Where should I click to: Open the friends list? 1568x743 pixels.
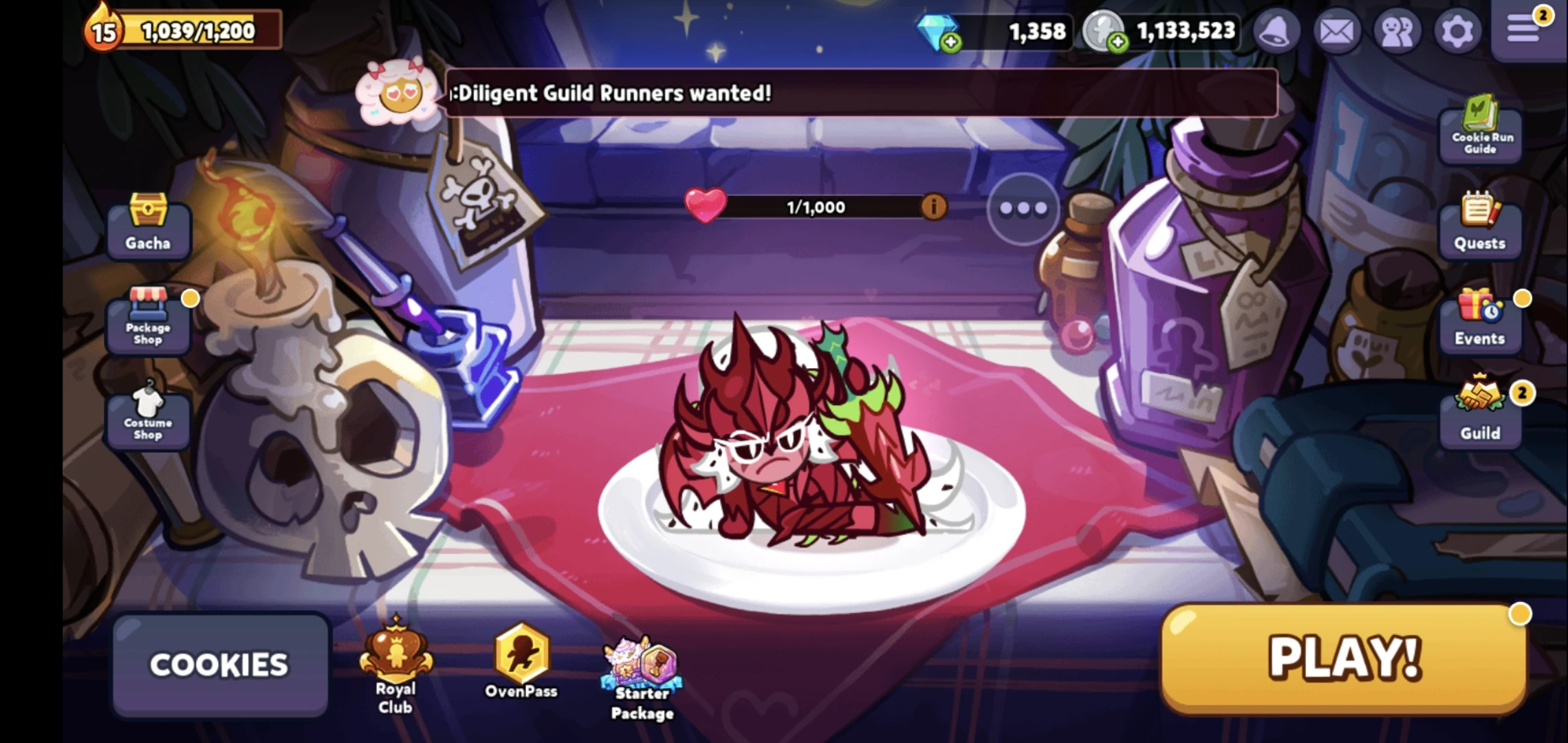click(1397, 30)
